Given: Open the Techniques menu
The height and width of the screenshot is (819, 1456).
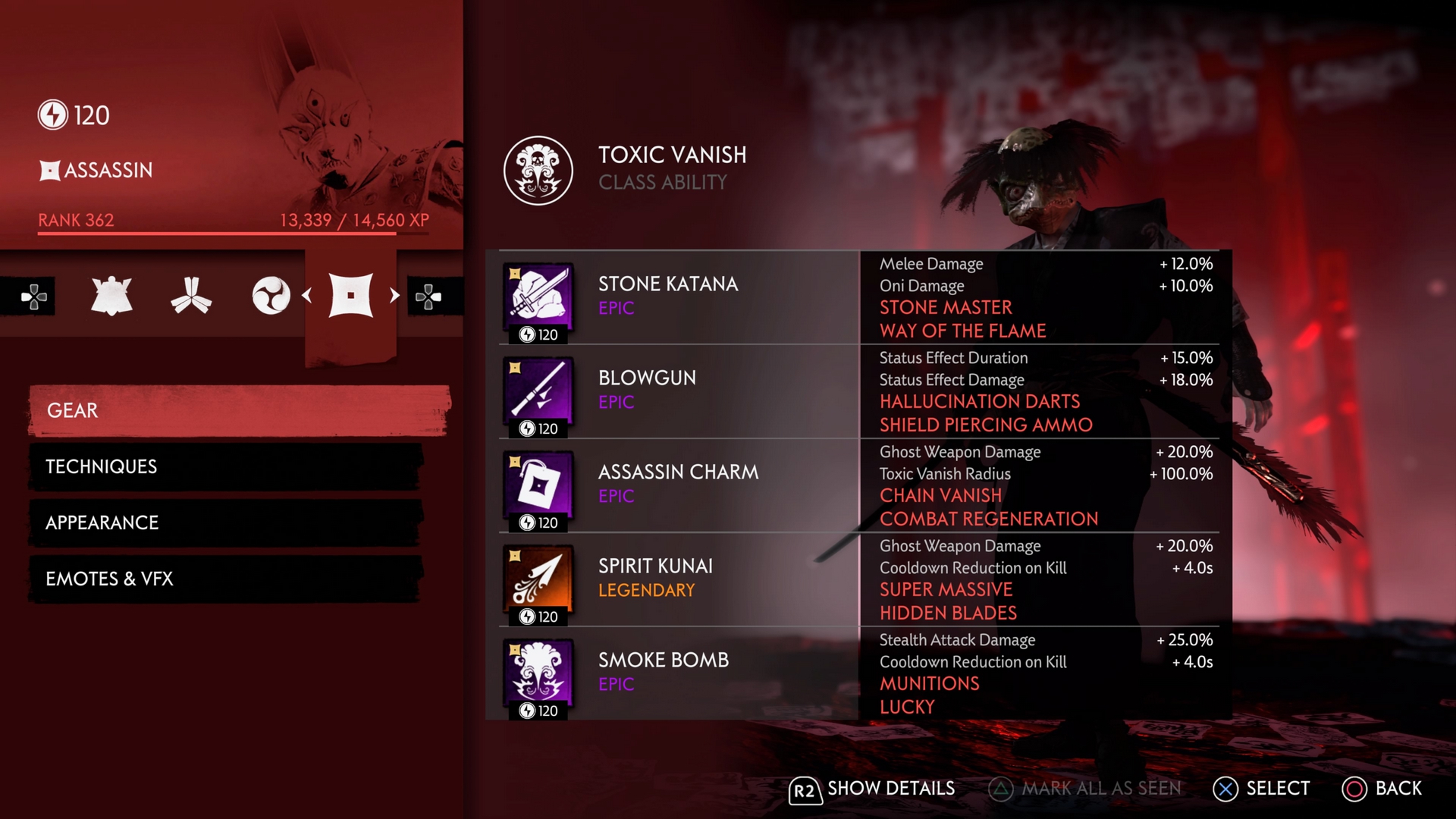Looking at the screenshot, I should tap(225, 466).
